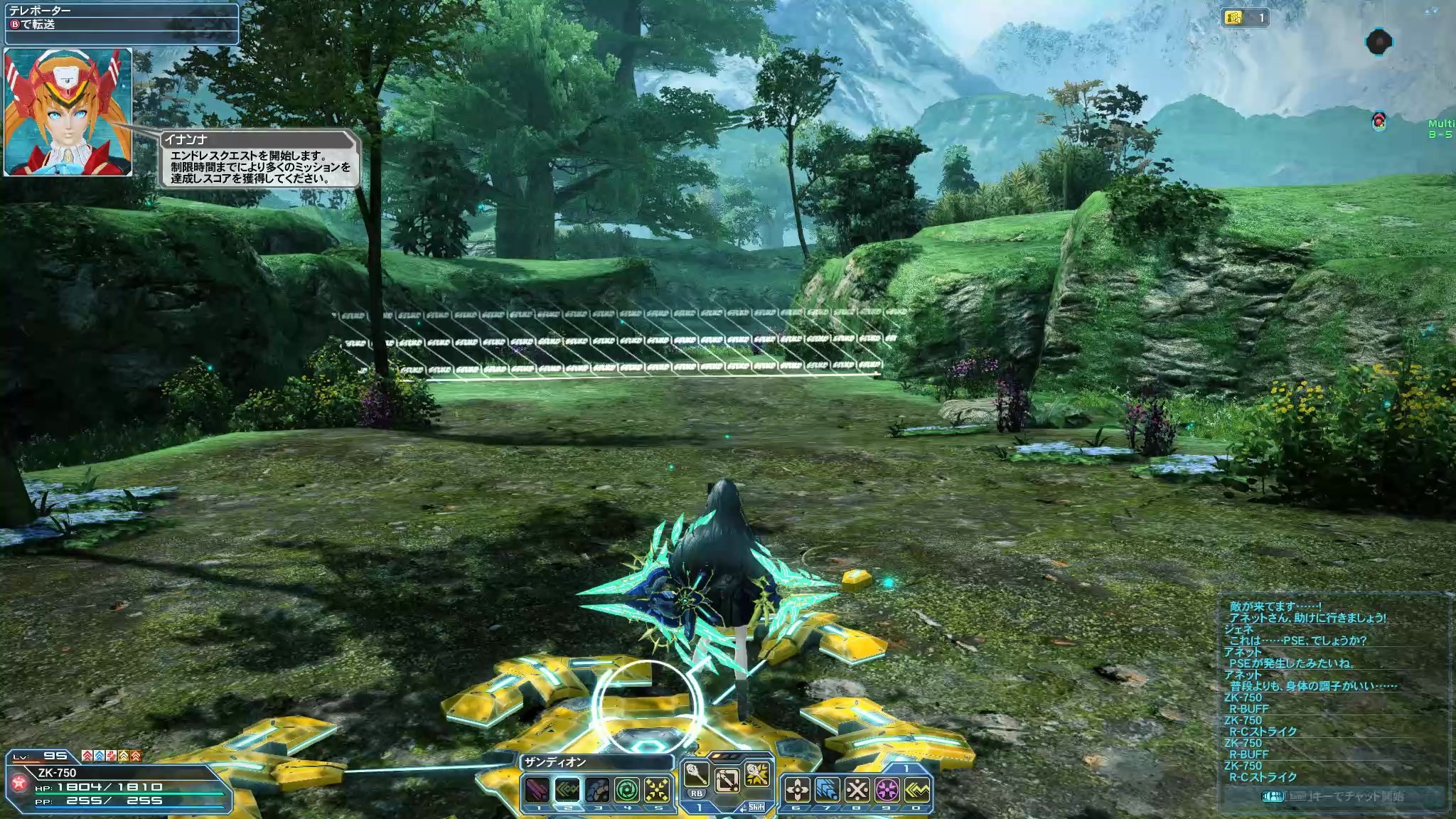The image size is (1456, 819).
Task: Click the red shifta buff status icon
Action: 87,756
